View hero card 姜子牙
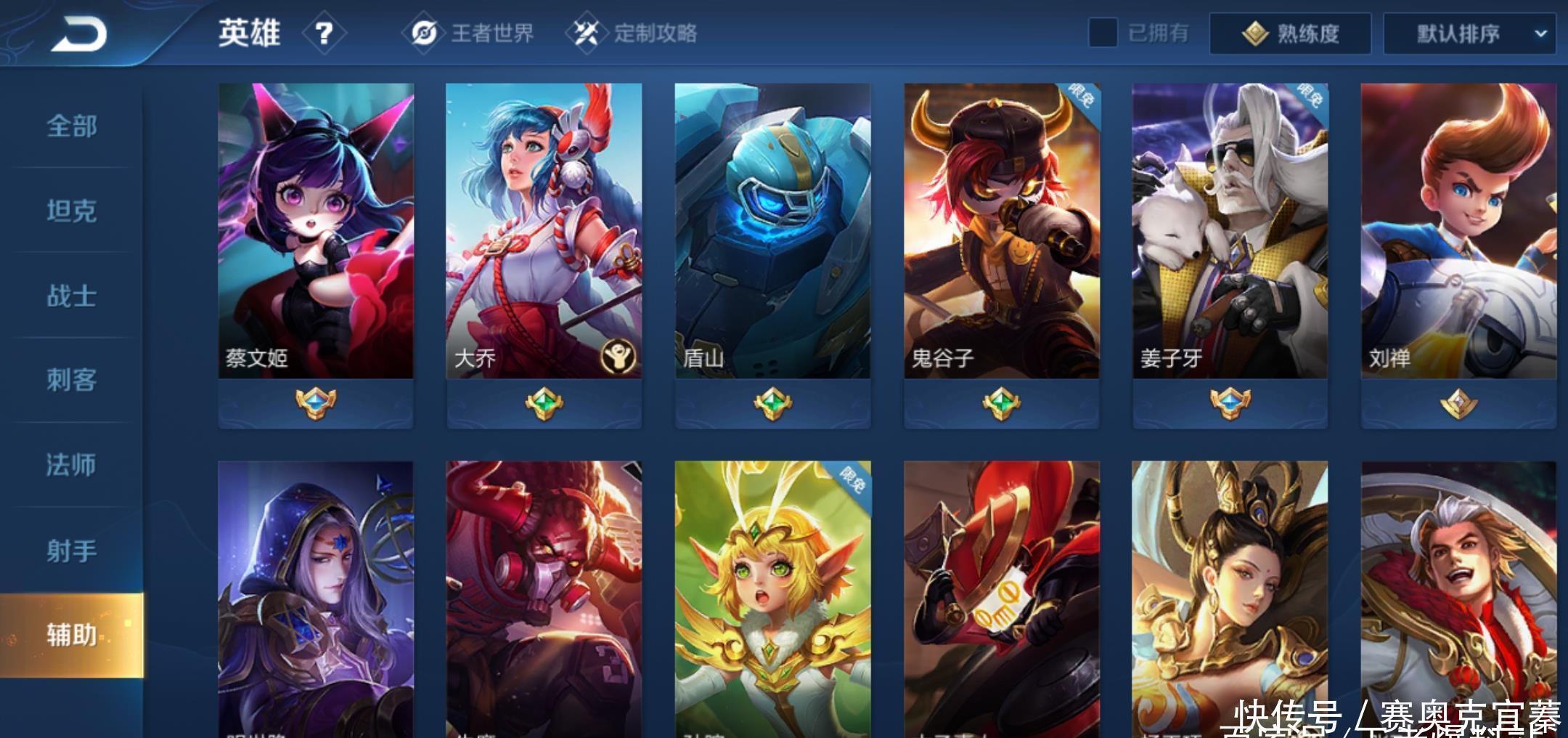Screen dimensions: 1568x738 1230,231
